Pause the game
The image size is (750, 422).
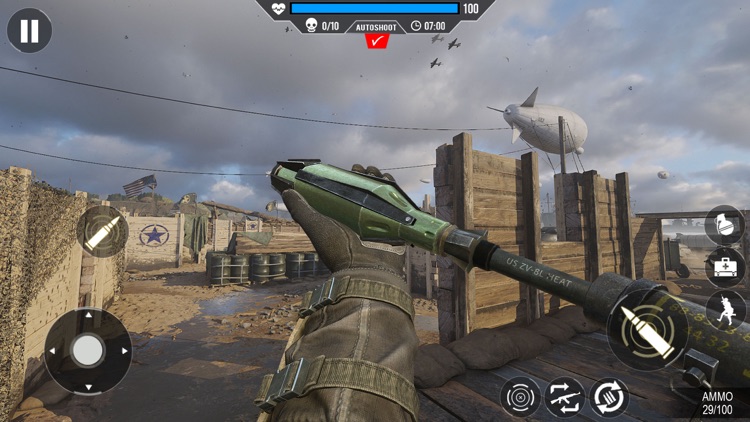coord(29,30)
